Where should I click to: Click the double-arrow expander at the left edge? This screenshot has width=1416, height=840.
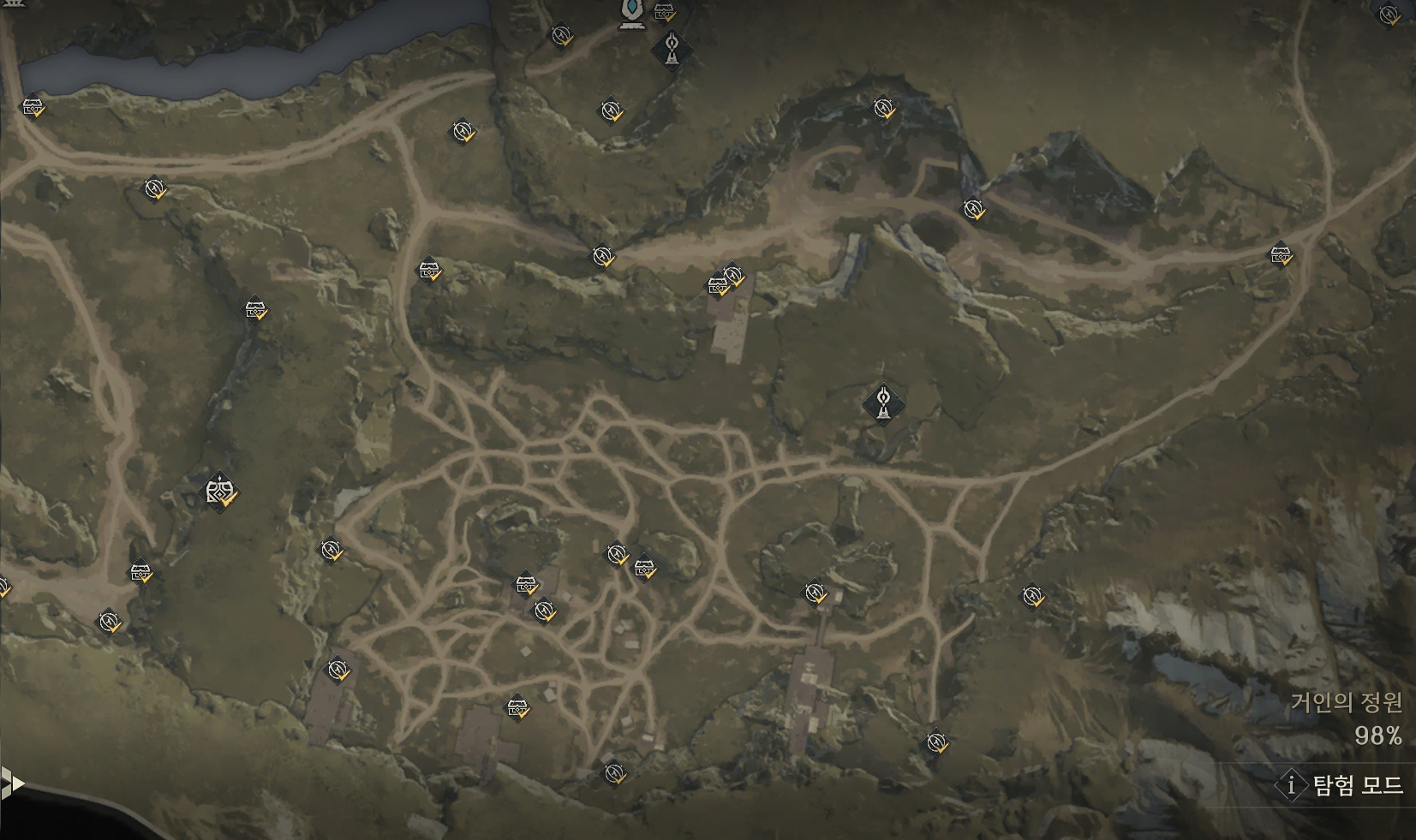10,783
